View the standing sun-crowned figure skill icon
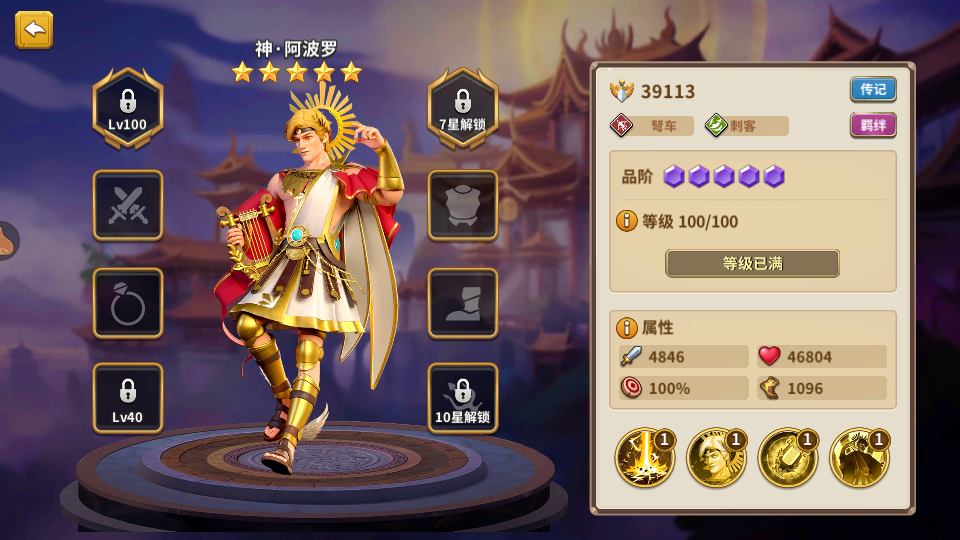 [x=860, y=458]
